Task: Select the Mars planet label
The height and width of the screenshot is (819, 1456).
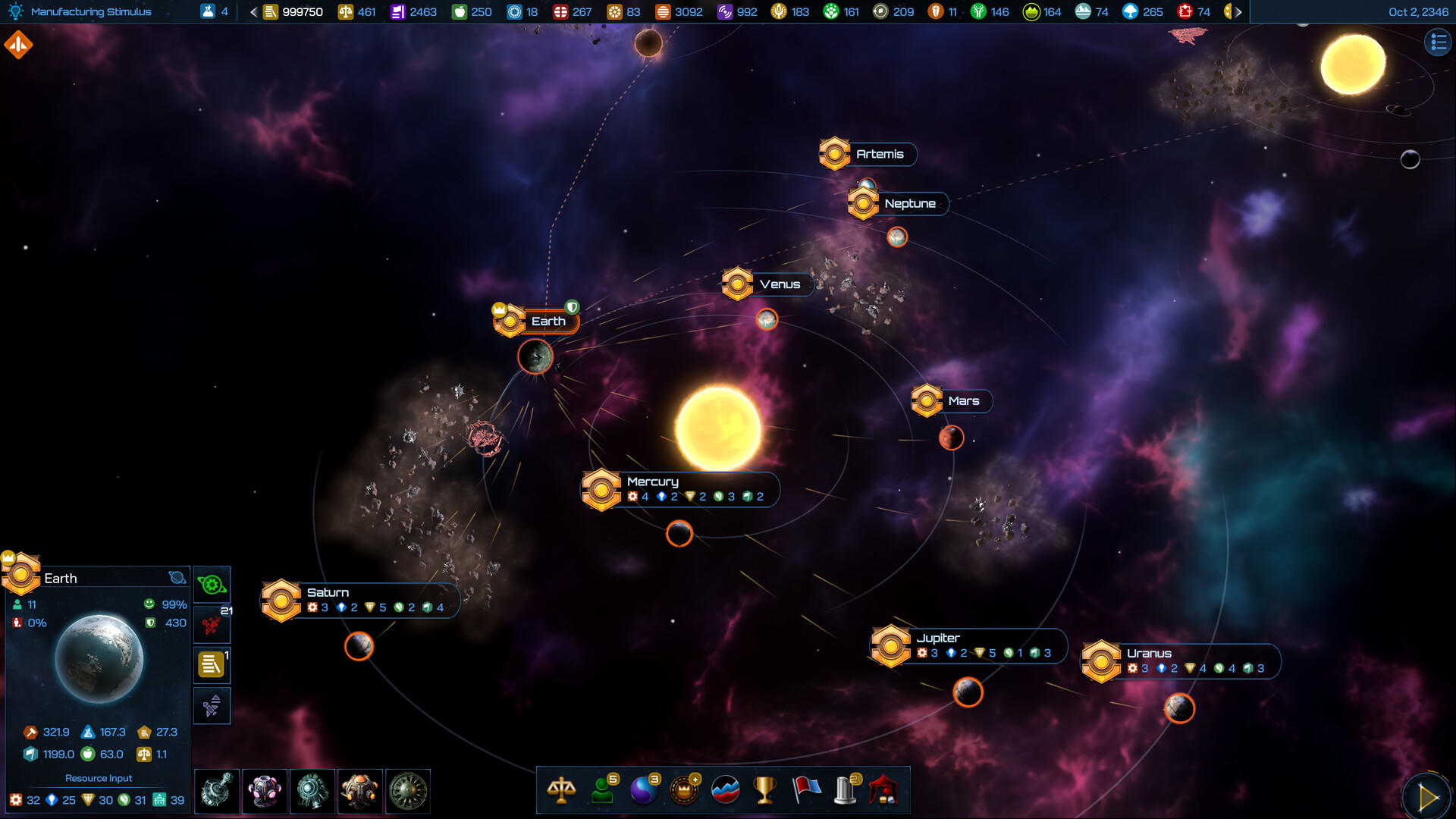Action: pos(963,400)
